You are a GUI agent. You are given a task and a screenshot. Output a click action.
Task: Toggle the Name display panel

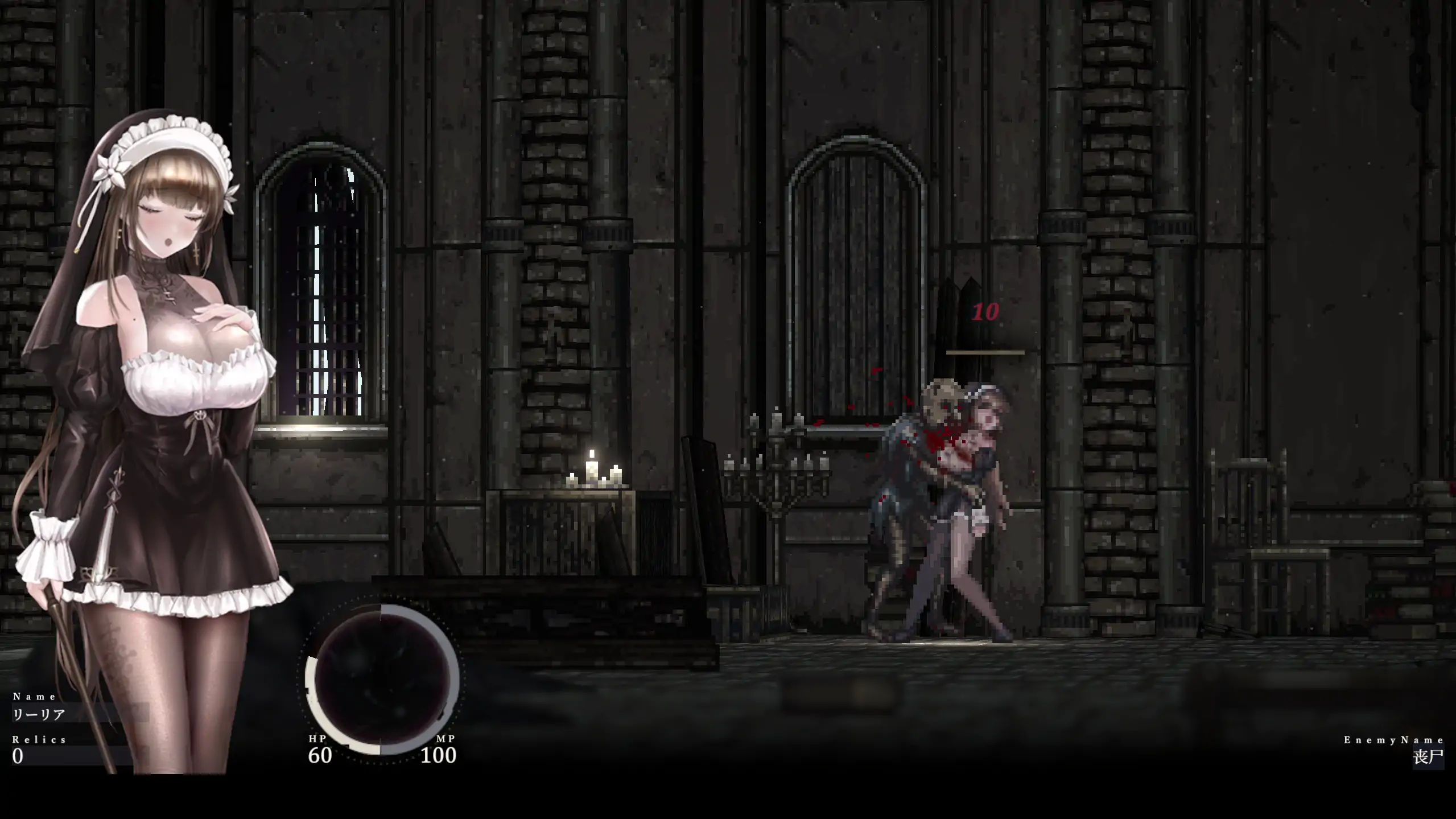(x=34, y=695)
